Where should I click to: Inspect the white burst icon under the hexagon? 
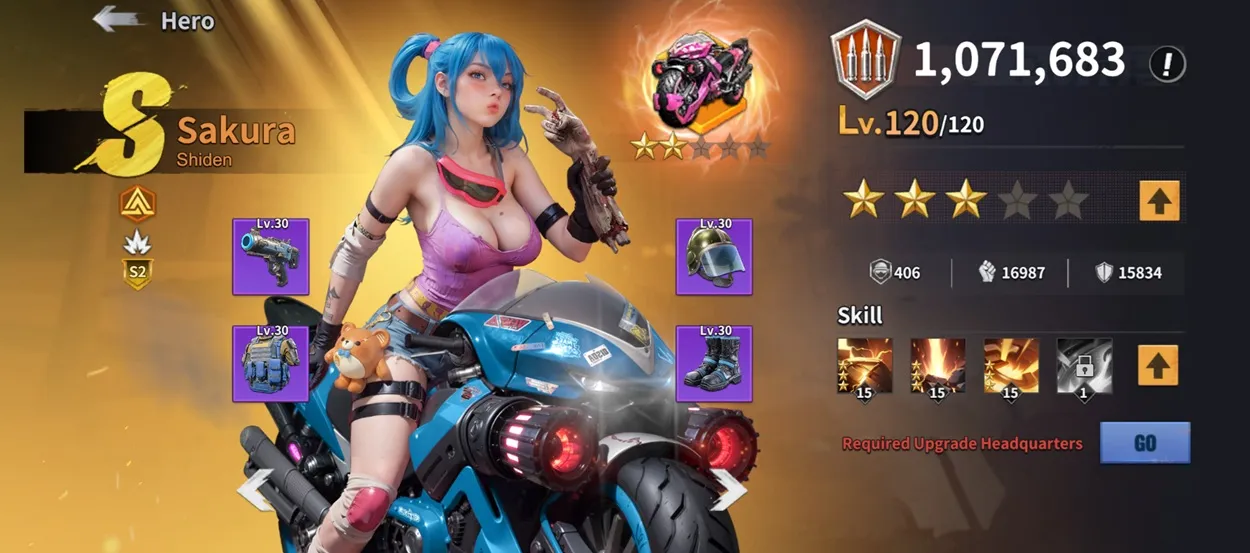(138, 241)
